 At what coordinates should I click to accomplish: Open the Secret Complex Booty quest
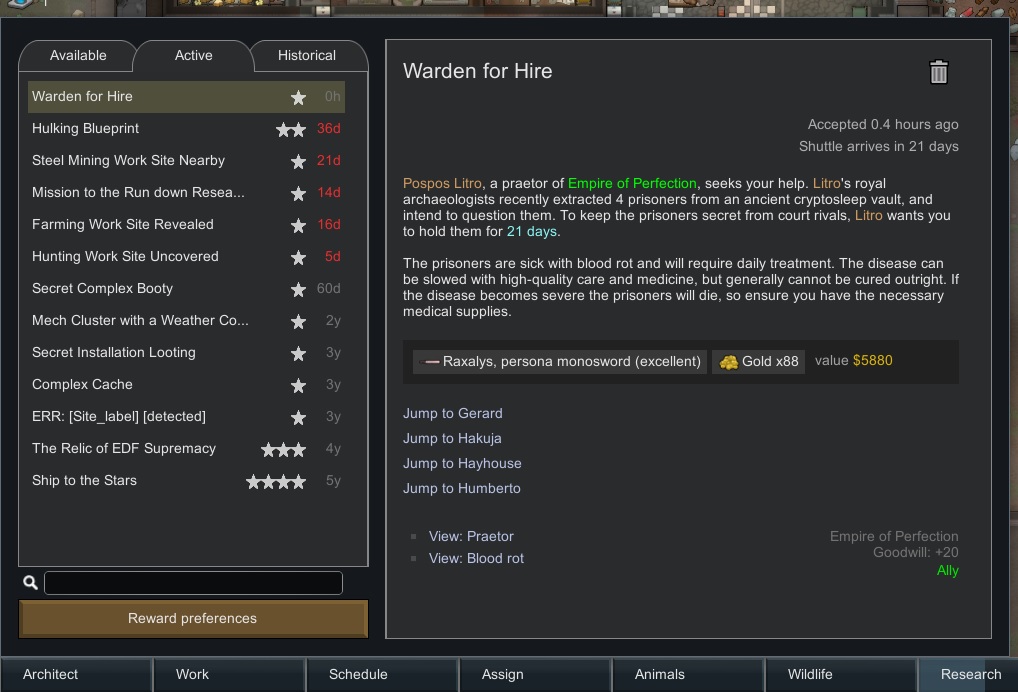(102, 289)
